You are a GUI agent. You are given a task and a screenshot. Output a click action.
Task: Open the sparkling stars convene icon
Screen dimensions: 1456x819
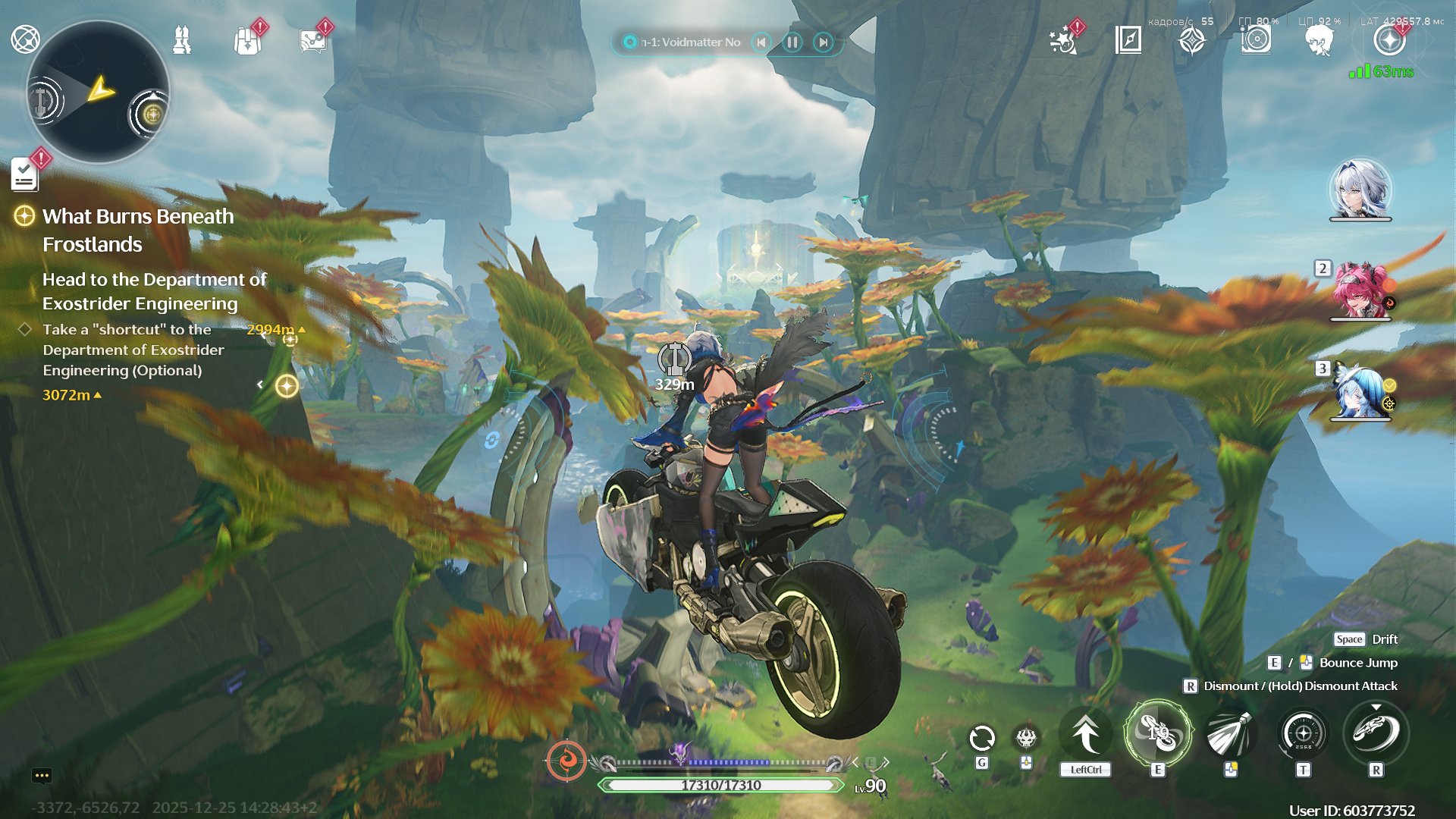click(x=1063, y=41)
